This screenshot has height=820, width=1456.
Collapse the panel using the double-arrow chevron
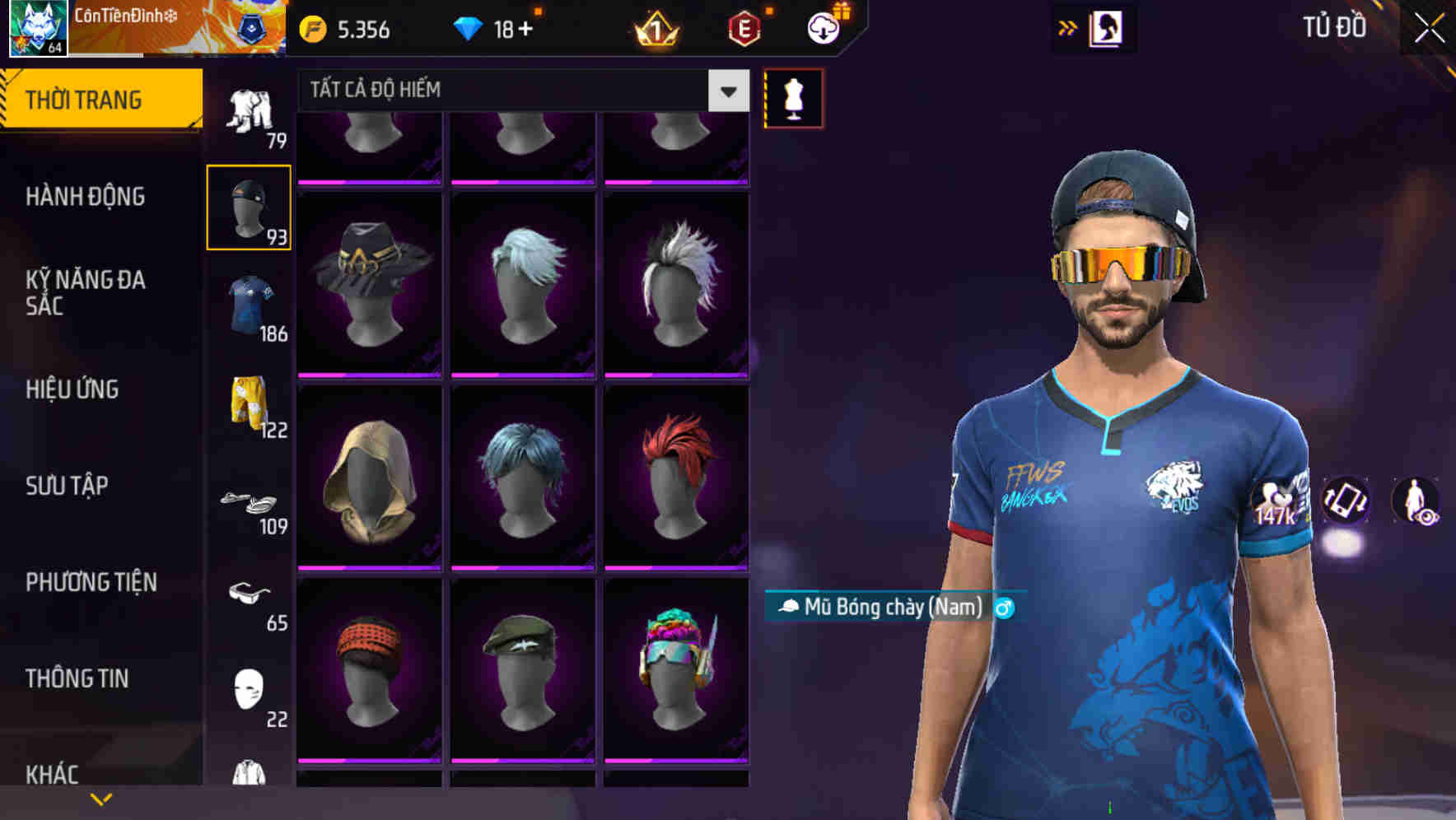(x=1068, y=26)
